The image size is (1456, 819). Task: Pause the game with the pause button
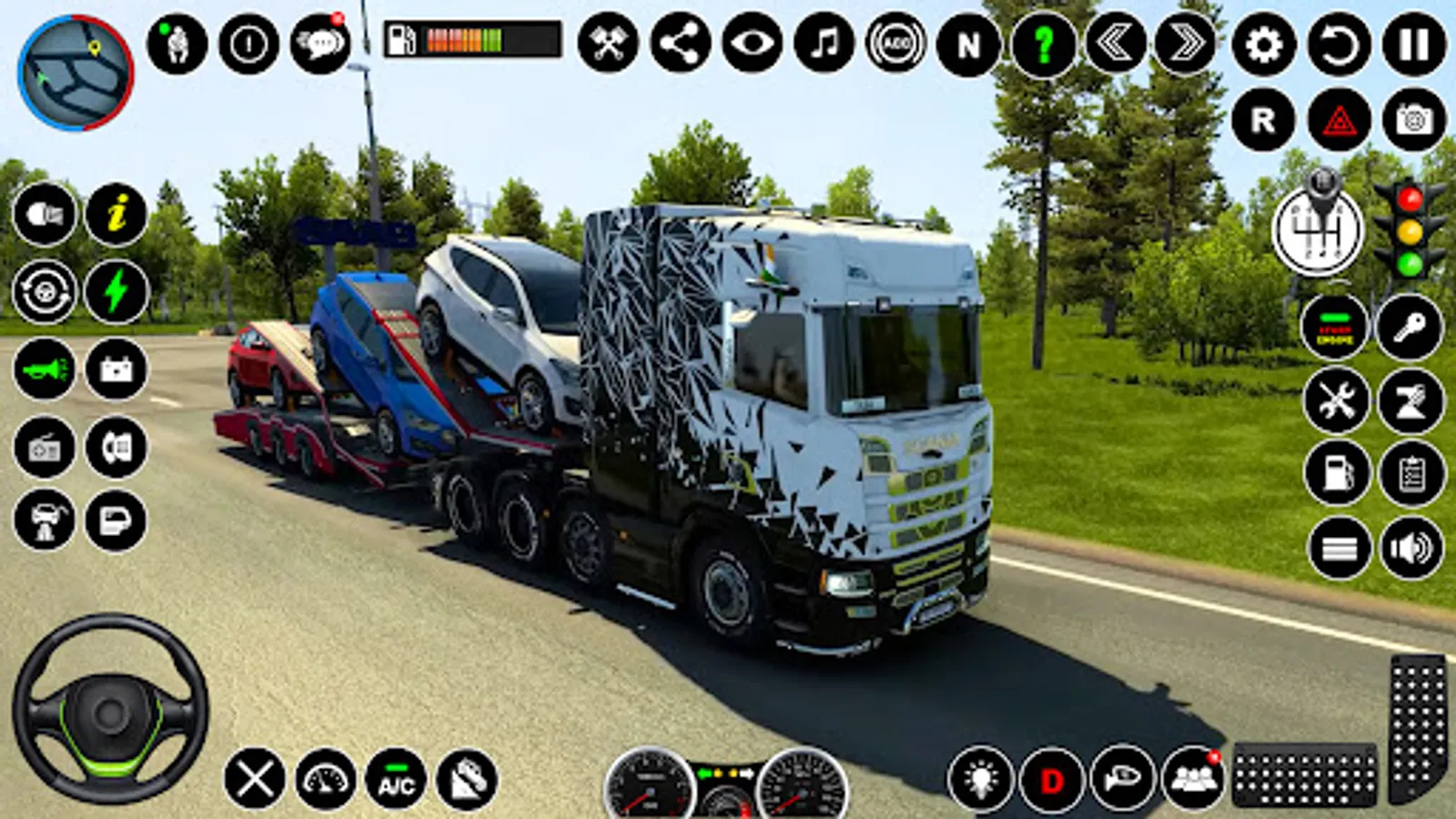pyautogui.click(x=1413, y=44)
